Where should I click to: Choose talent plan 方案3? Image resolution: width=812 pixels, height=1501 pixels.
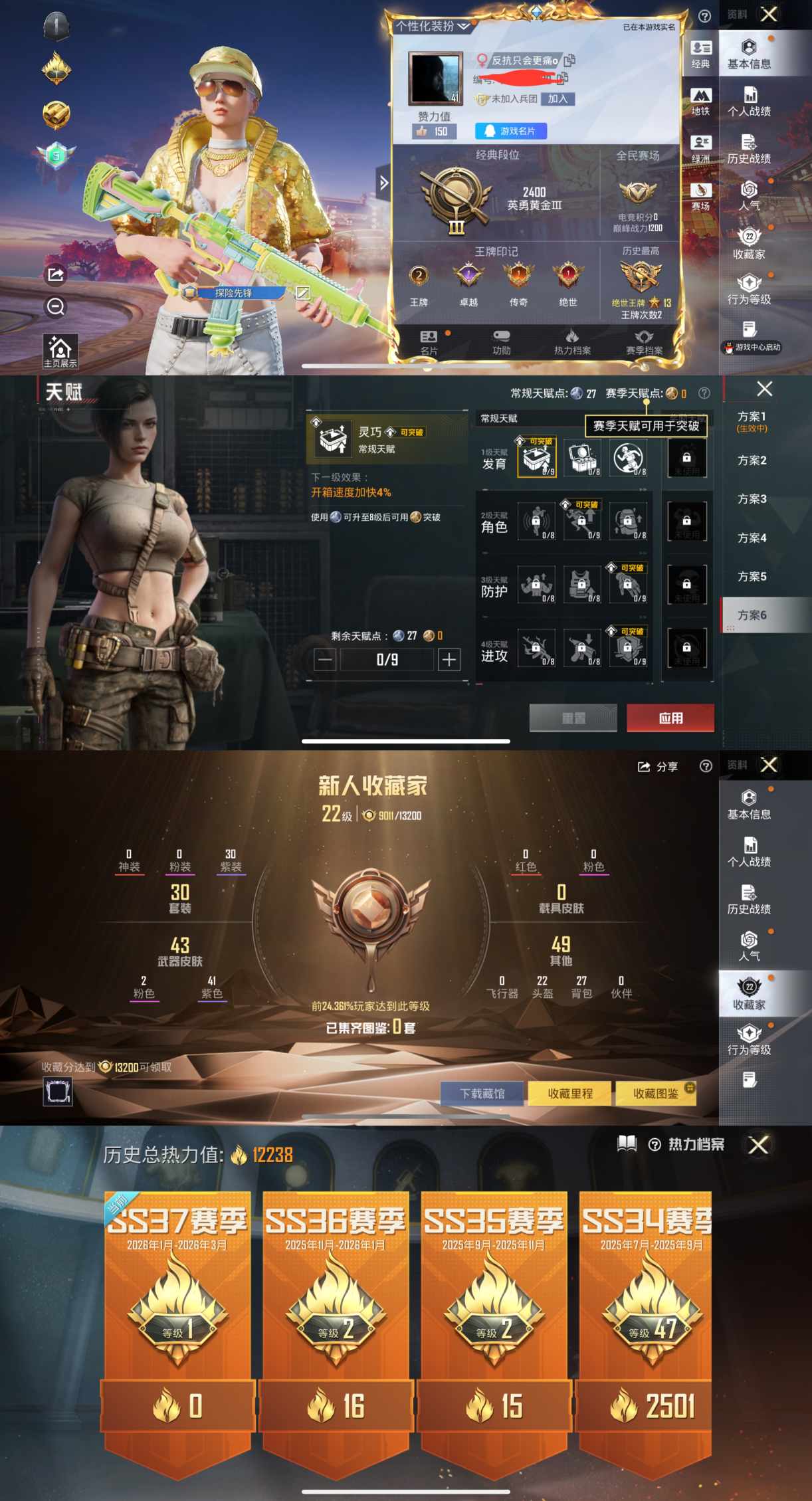(x=752, y=499)
